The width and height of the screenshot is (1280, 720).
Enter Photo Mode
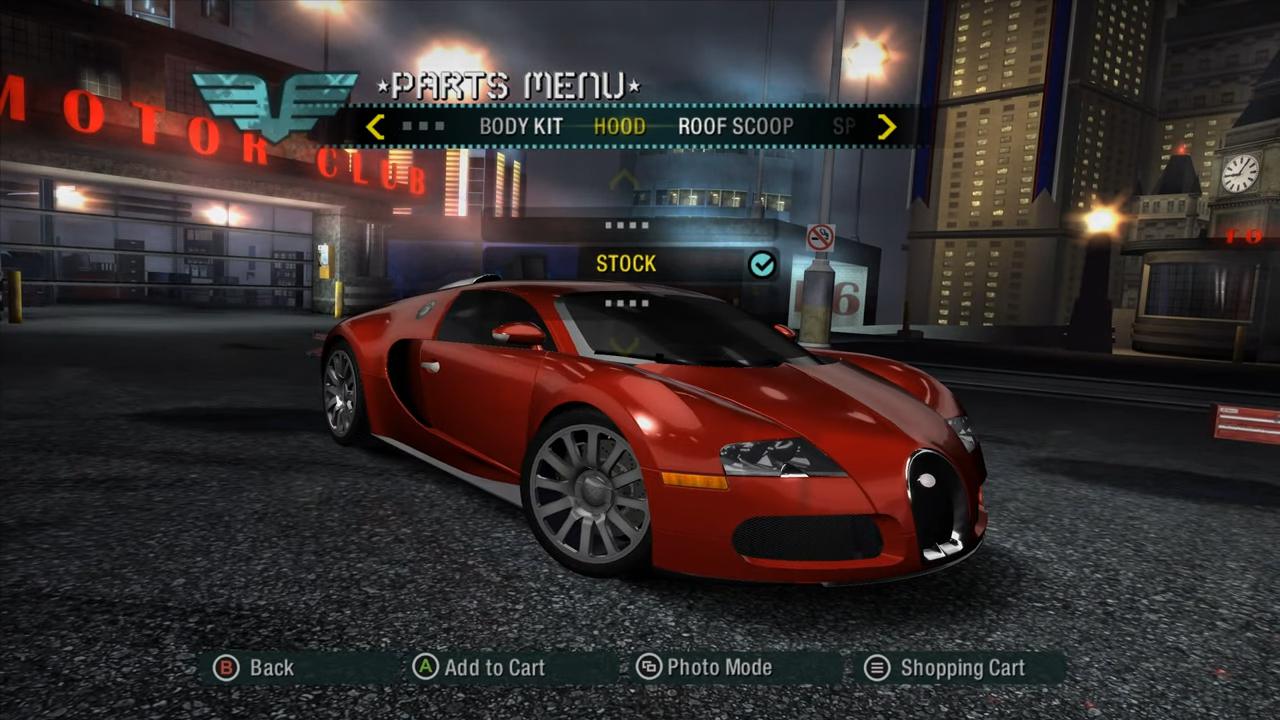(x=706, y=668)
